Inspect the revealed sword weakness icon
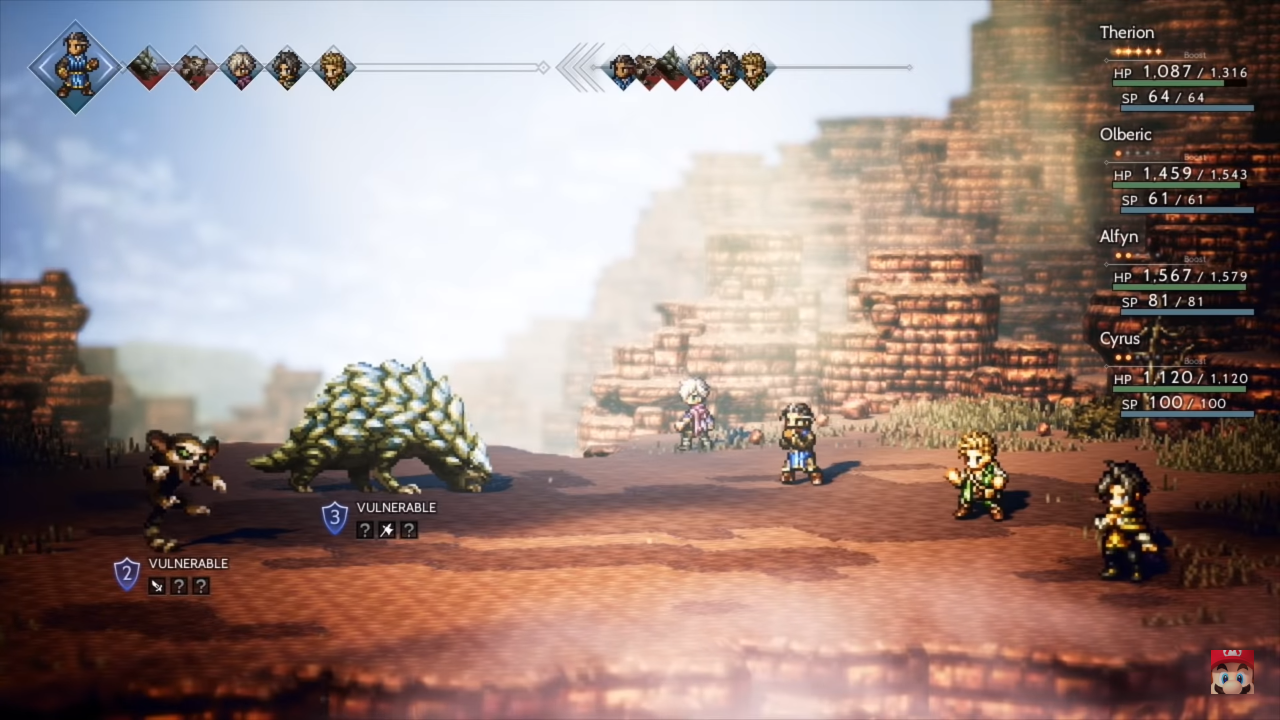1280x720 pixels. (157, 586)
